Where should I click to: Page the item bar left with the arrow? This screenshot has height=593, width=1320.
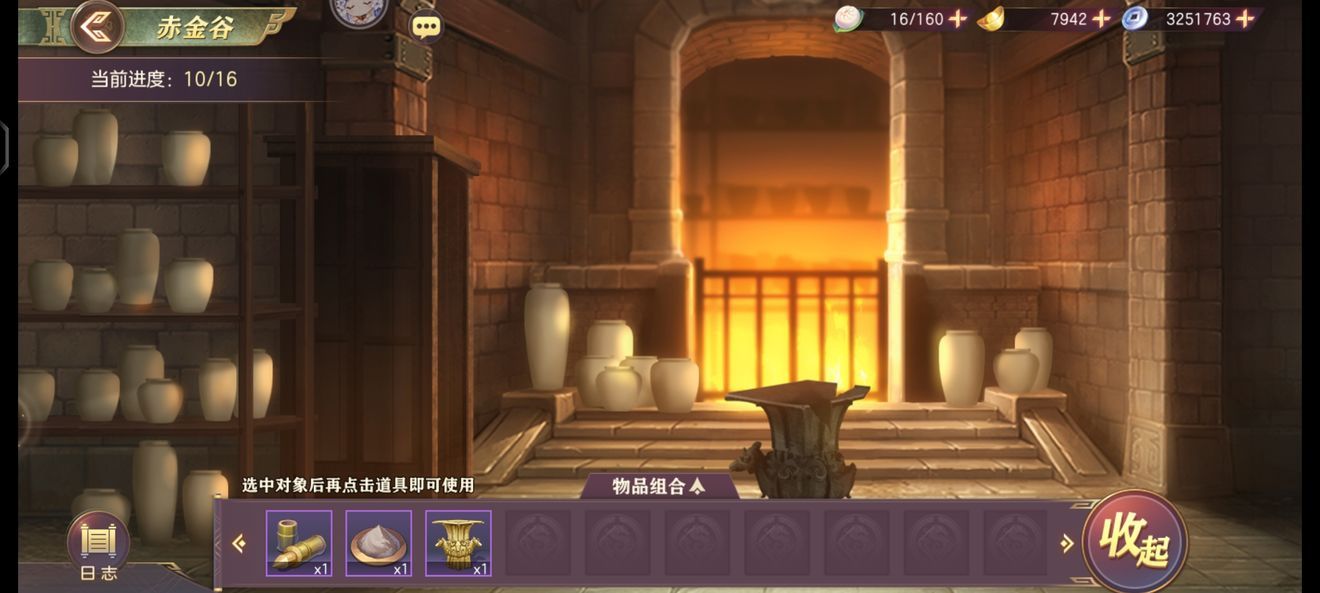[238, 543]
